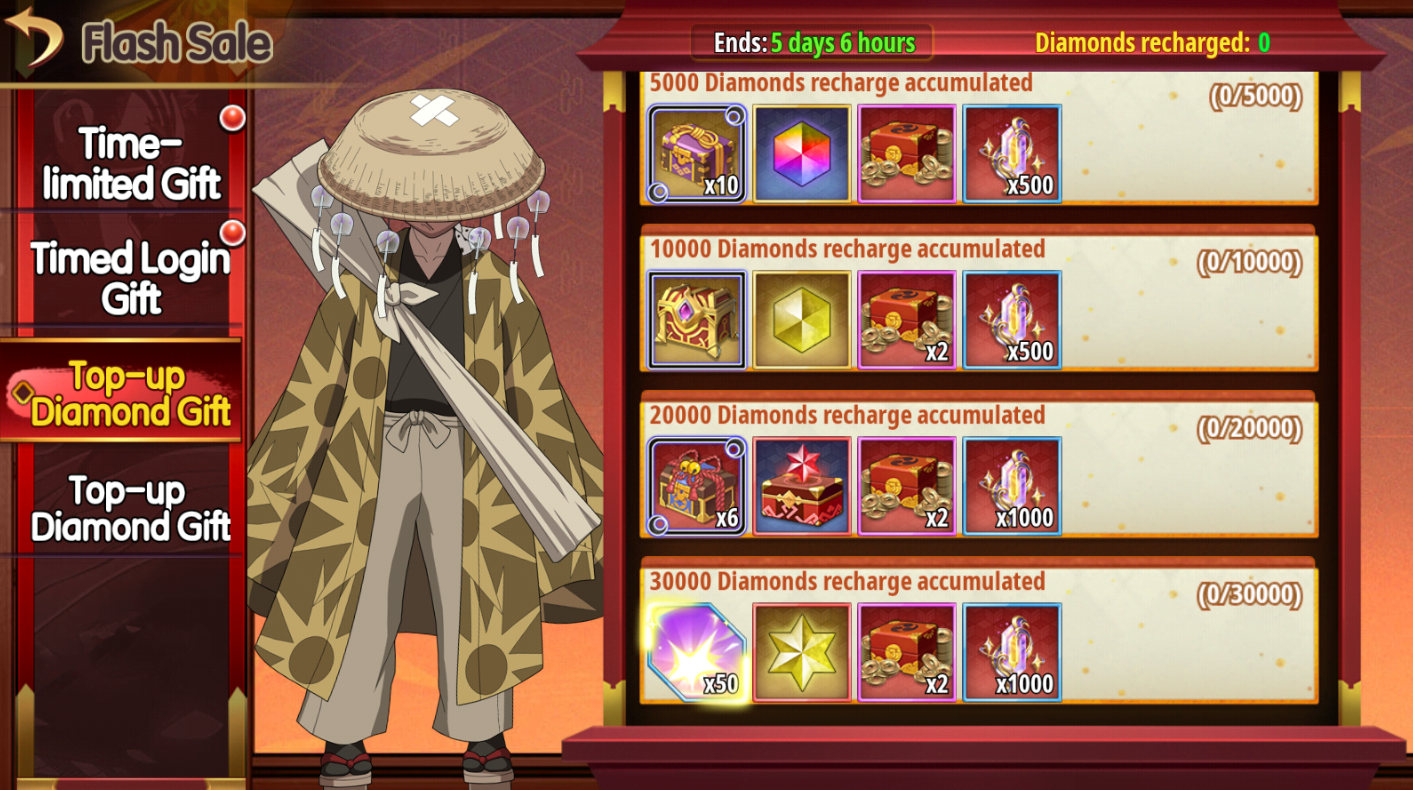Select the yellow-highlighted Top-up Diamond Gift tab

[130, 393]
